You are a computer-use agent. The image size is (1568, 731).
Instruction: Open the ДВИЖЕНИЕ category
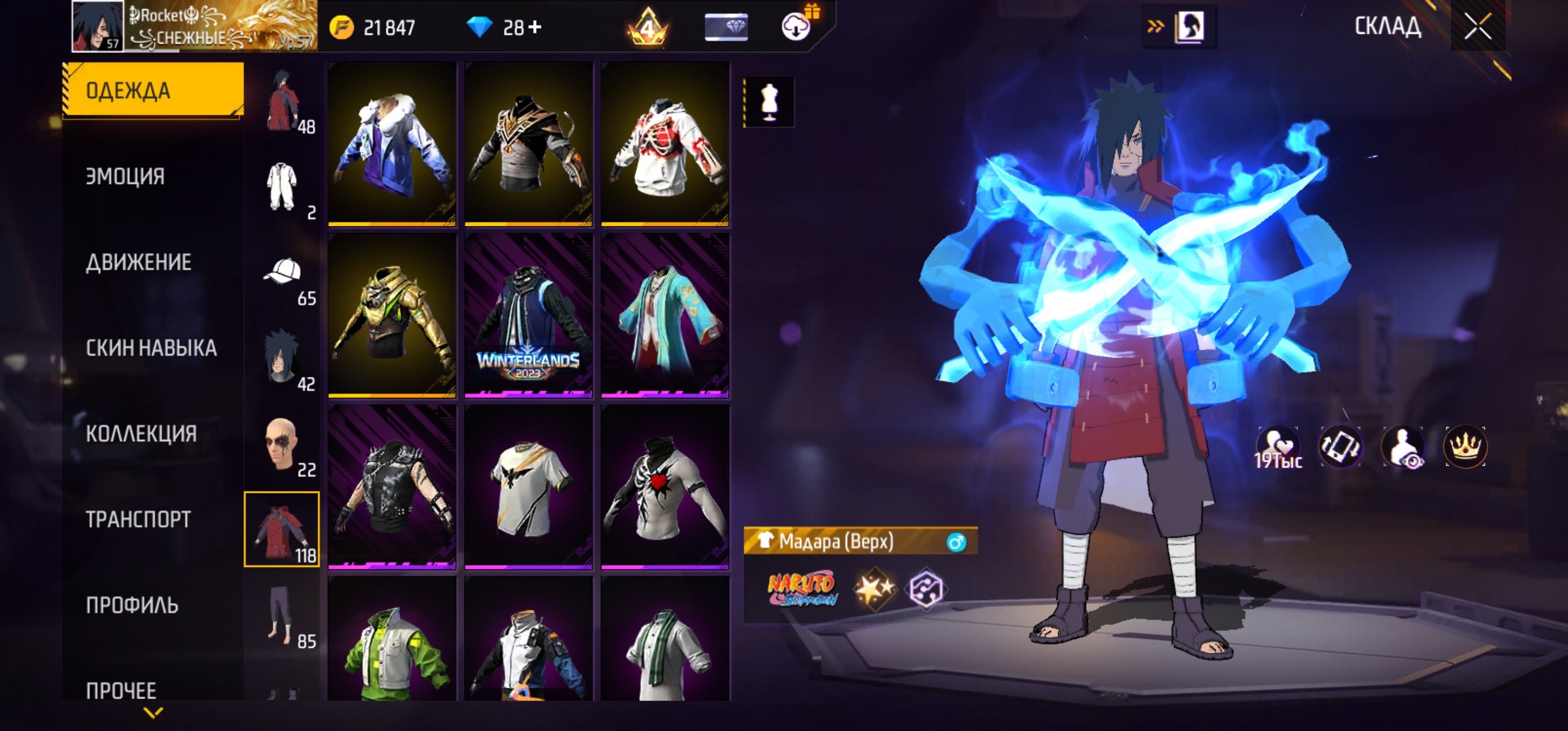point(139,262)
